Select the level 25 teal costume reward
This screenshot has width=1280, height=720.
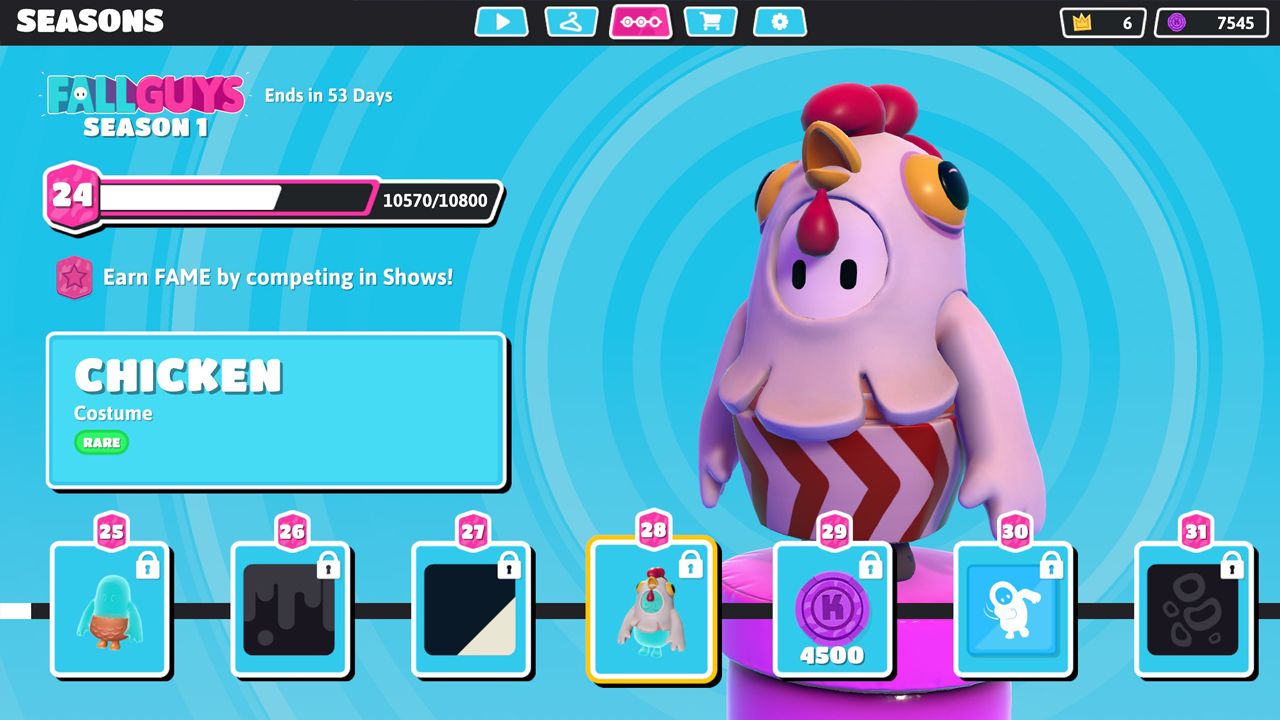pyautogui.click(x=110, y=609)
